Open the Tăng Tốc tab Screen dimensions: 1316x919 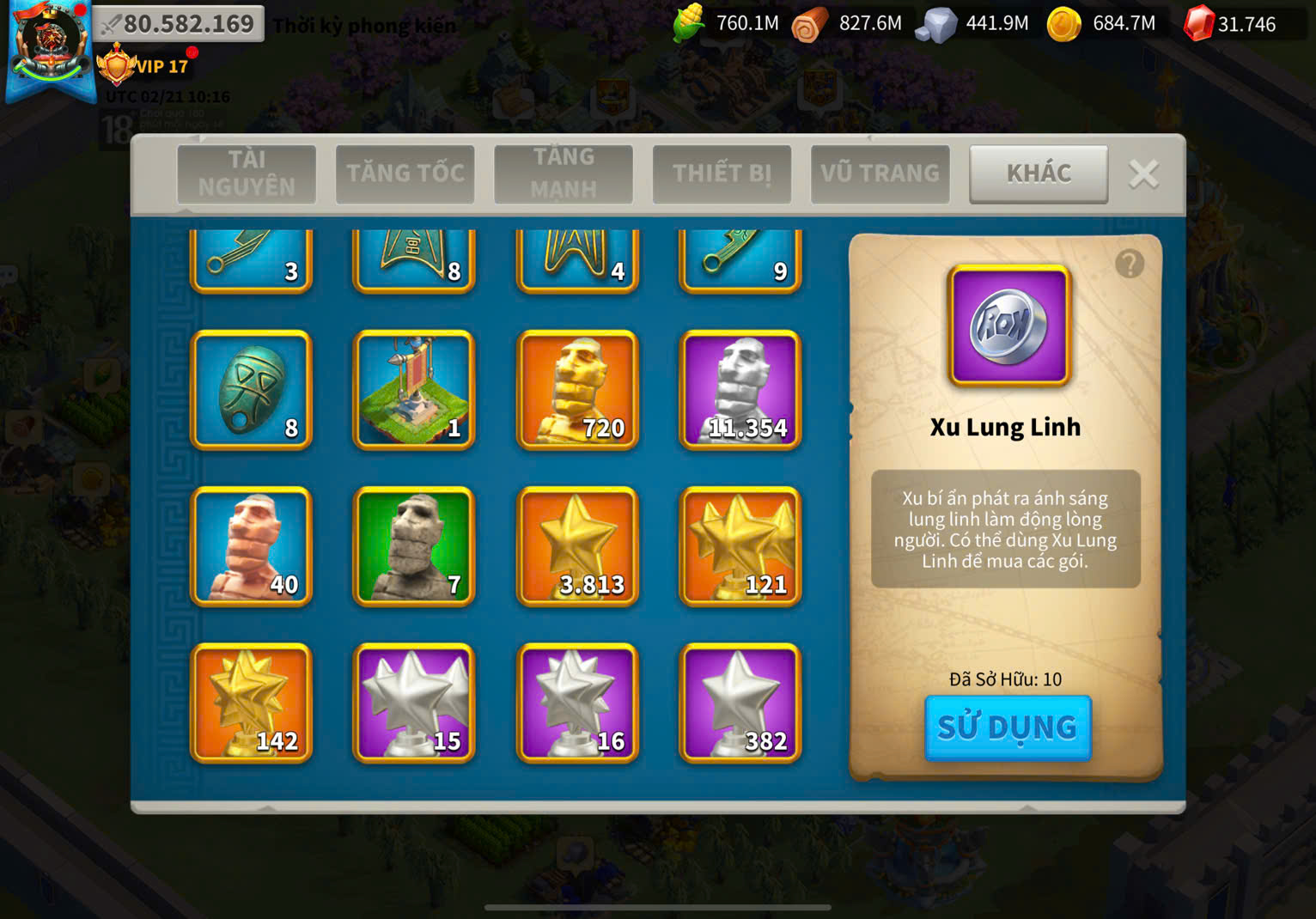[405, 173]
